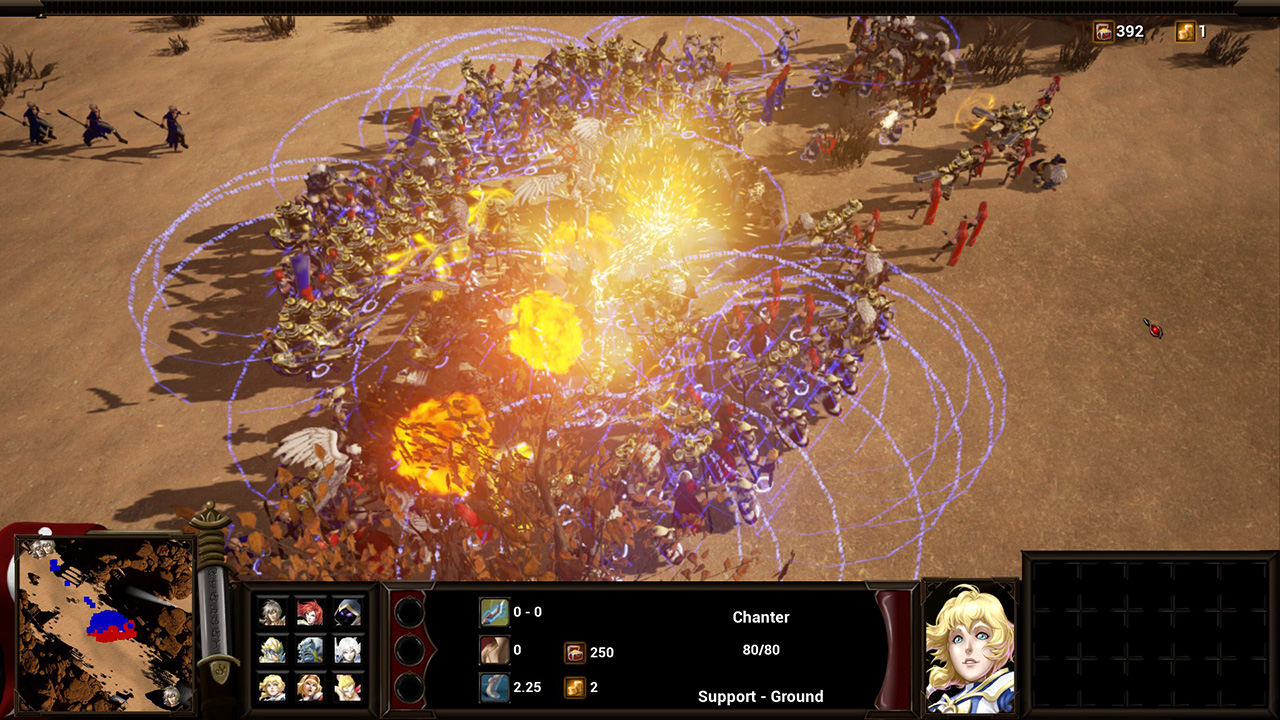Select the attack stat icon showing 0-0
Viewport: 1280px width, 720px height.
[x=494, y=611]
